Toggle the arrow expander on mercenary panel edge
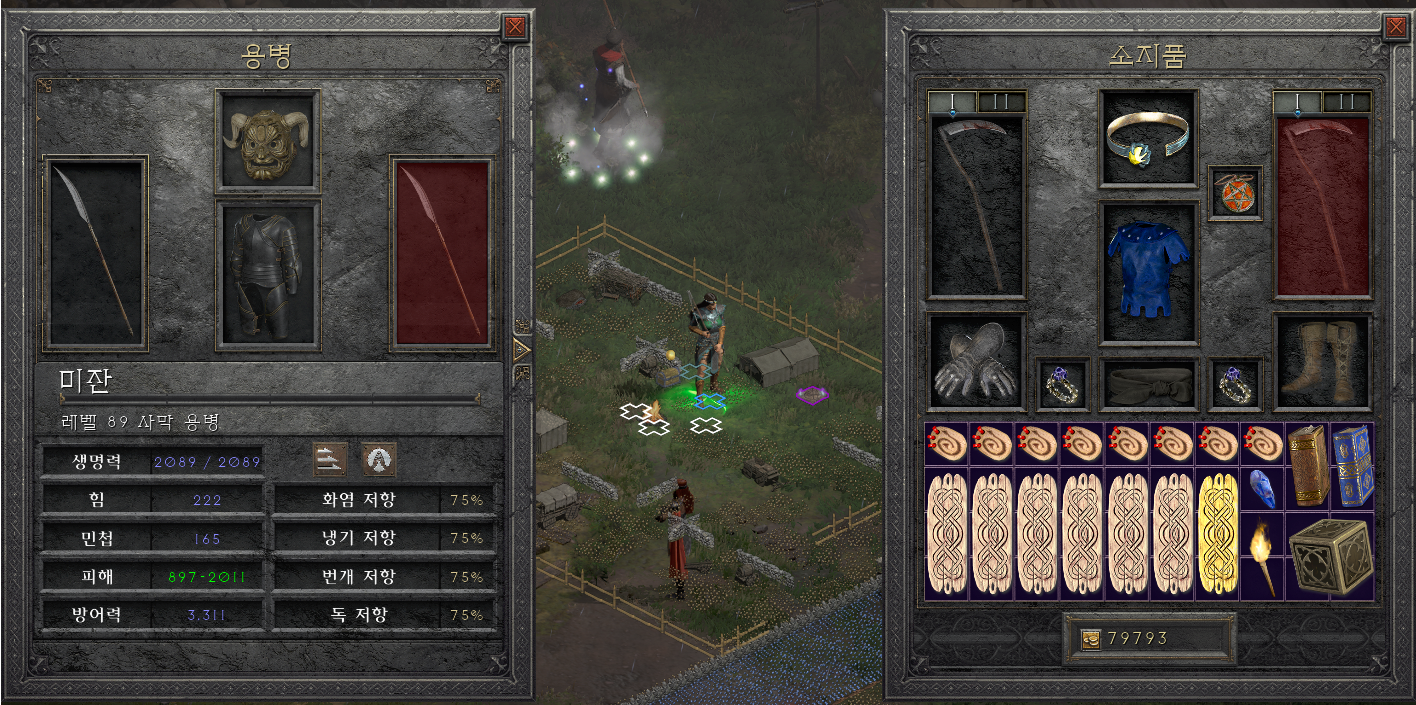The width and height of the screenshot is (1416, 705). 521,349
